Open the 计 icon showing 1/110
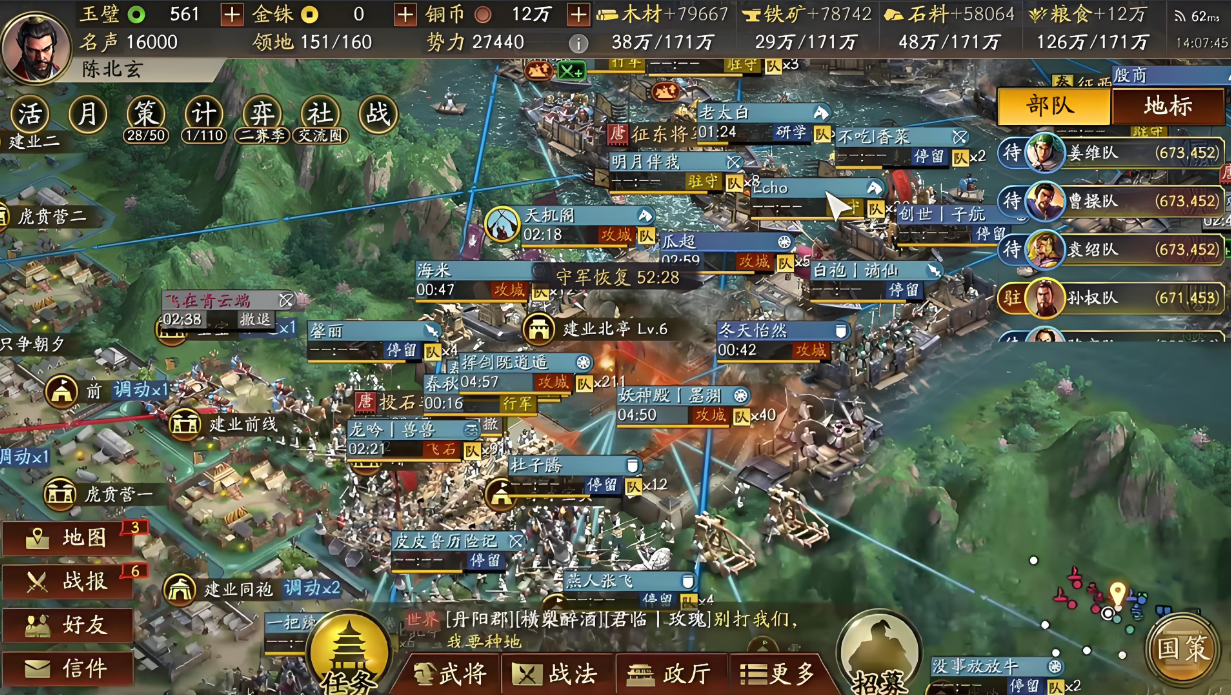Viewport: 1231px width, 695px height. point(204,115)
